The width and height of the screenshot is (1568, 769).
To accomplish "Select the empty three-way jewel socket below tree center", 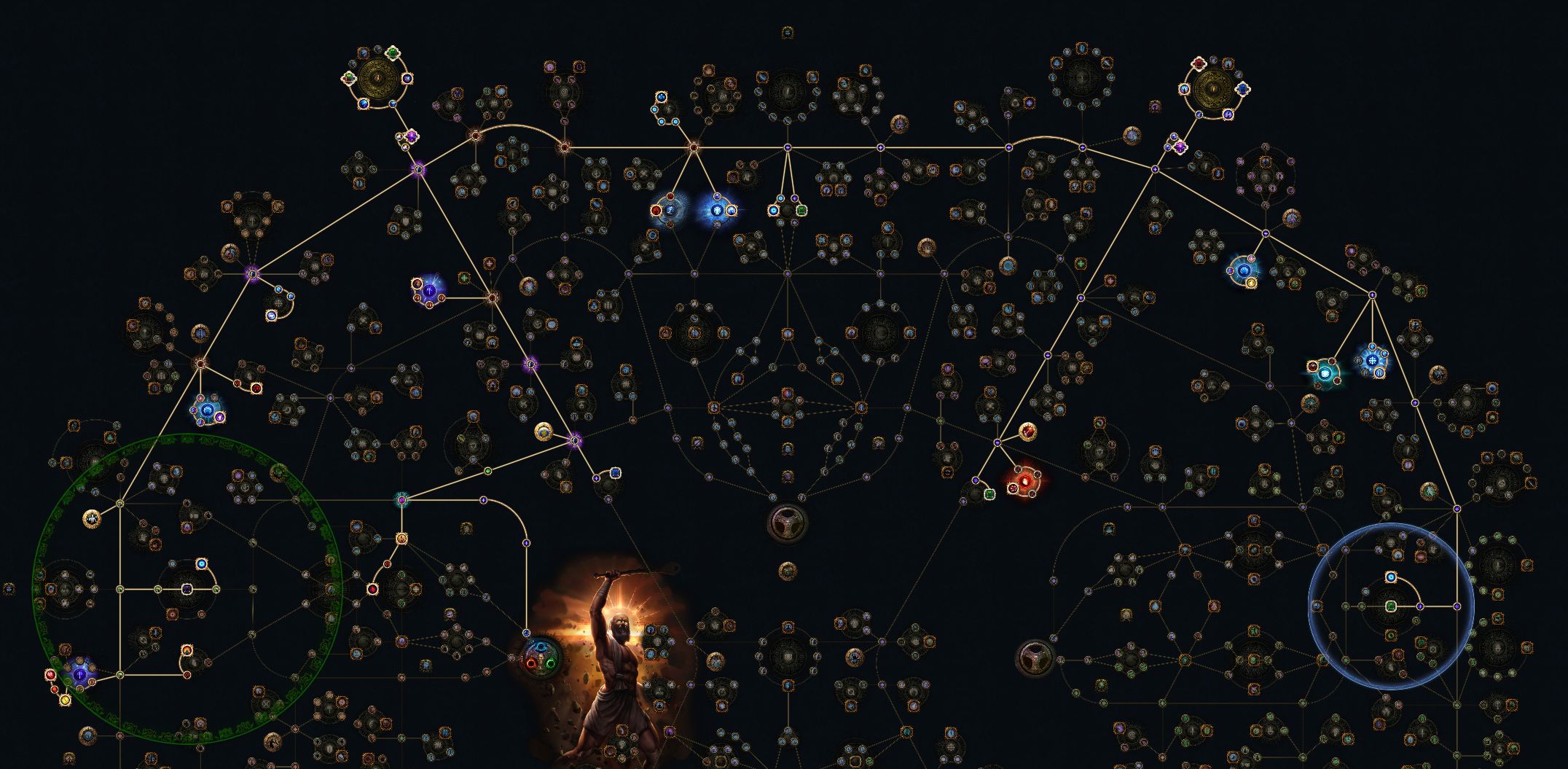I will click(x=787, y=521).
